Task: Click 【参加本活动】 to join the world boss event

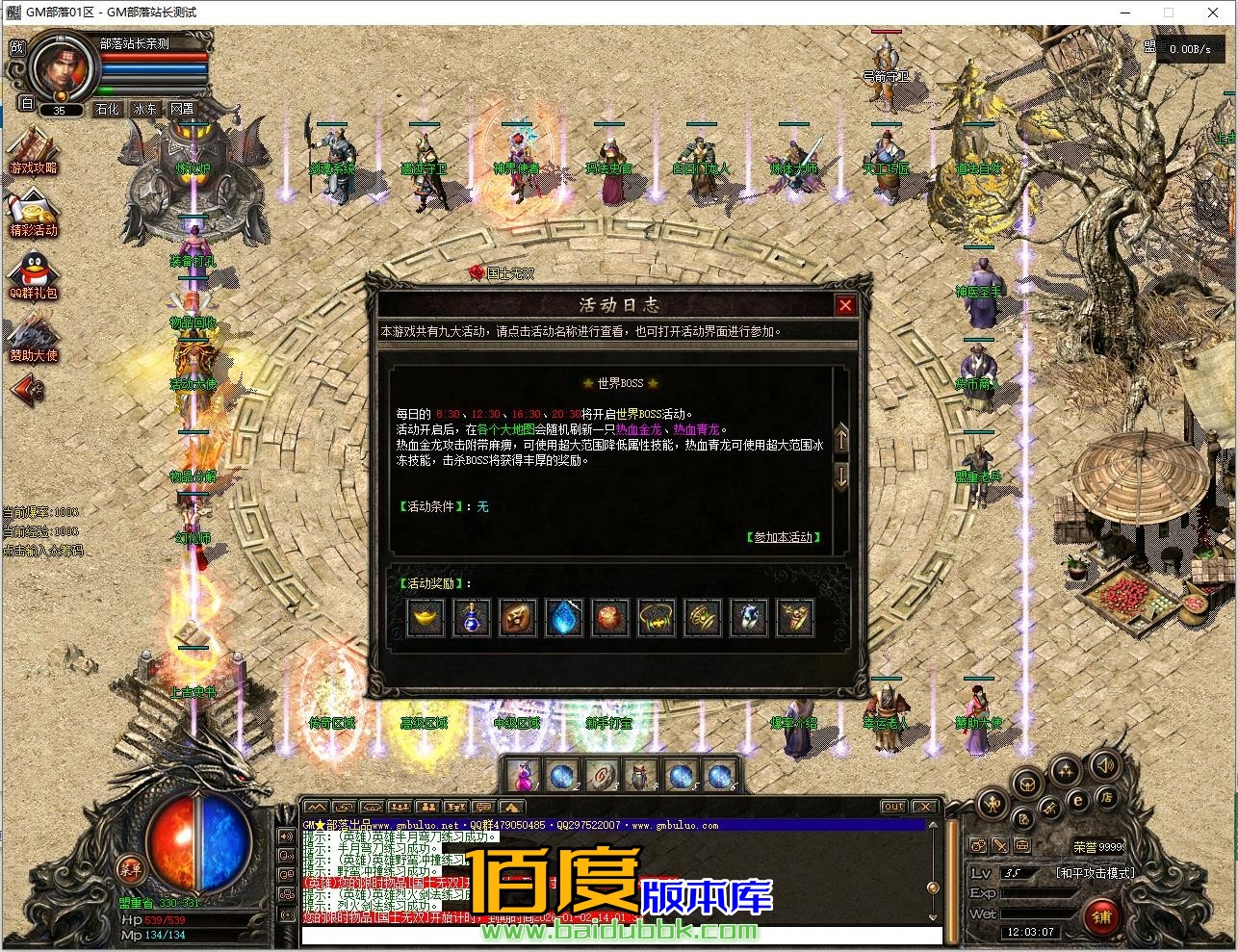Action: (x=782, y=537)
